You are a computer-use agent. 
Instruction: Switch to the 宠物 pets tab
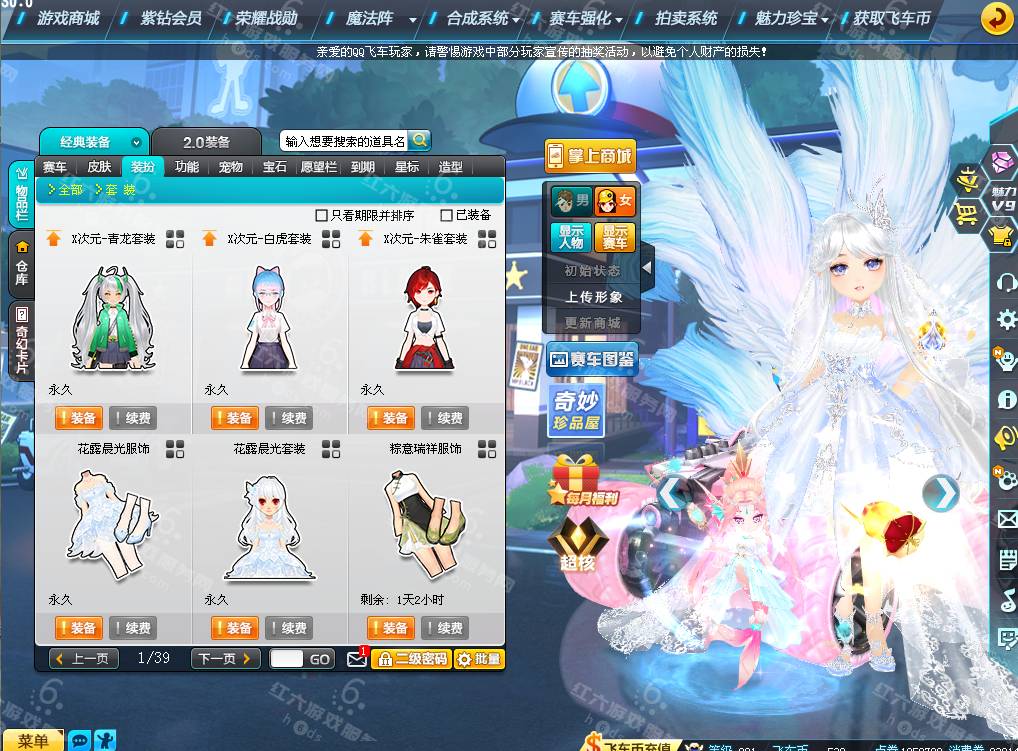pos(230,167)
